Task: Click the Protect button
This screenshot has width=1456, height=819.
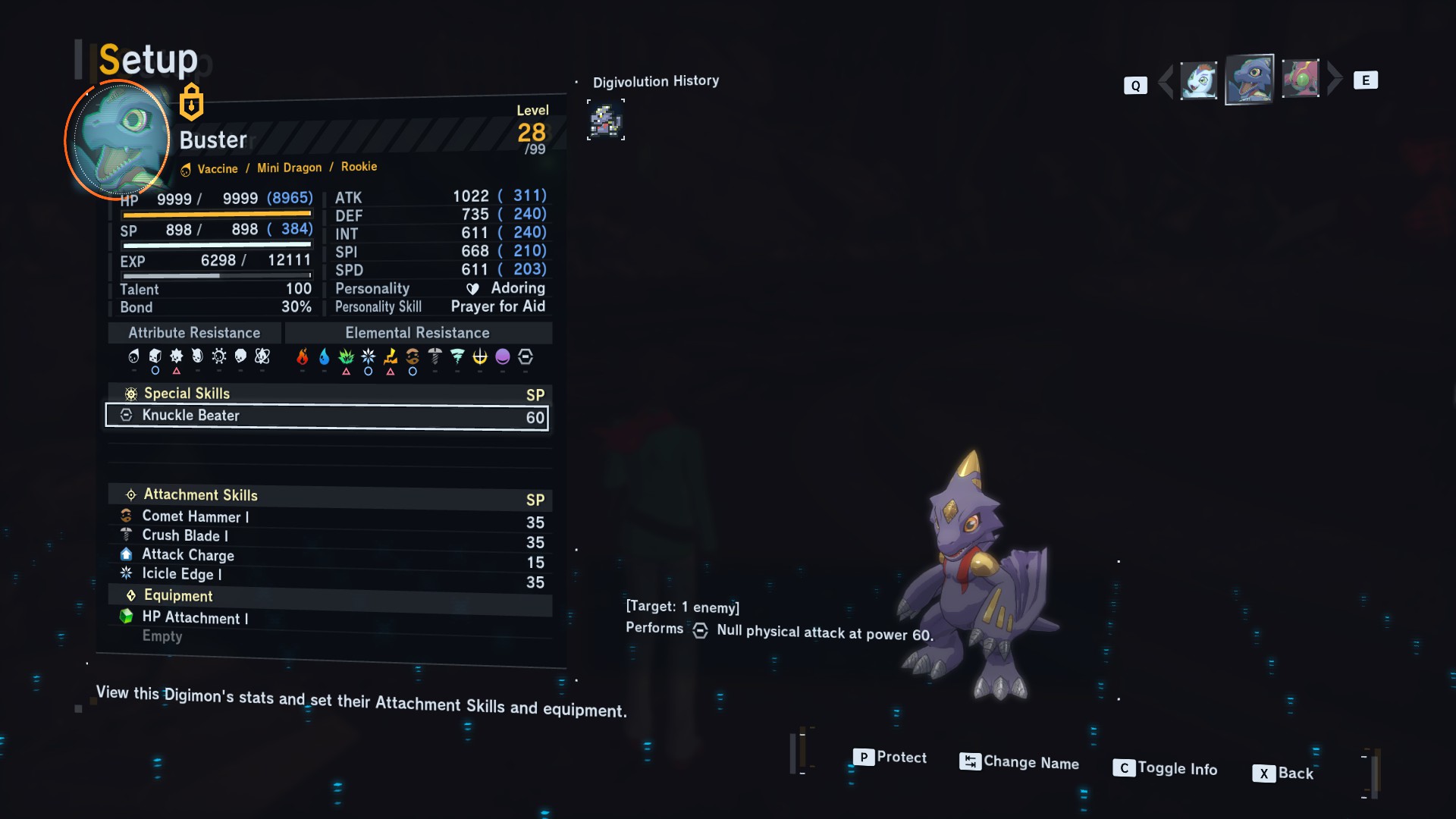Action: 890,757
